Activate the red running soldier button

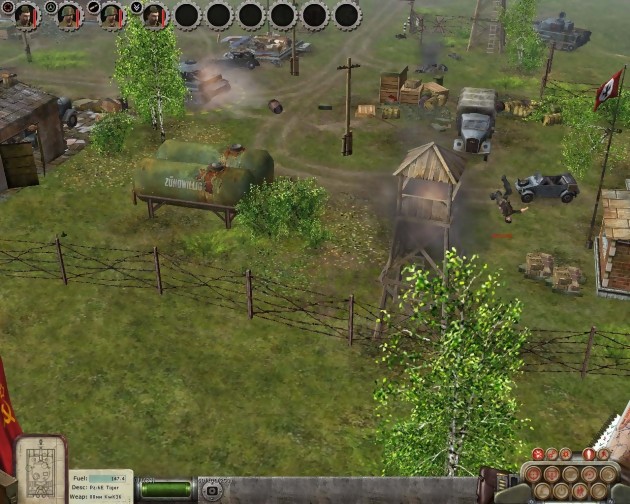(x=603, y=454)
